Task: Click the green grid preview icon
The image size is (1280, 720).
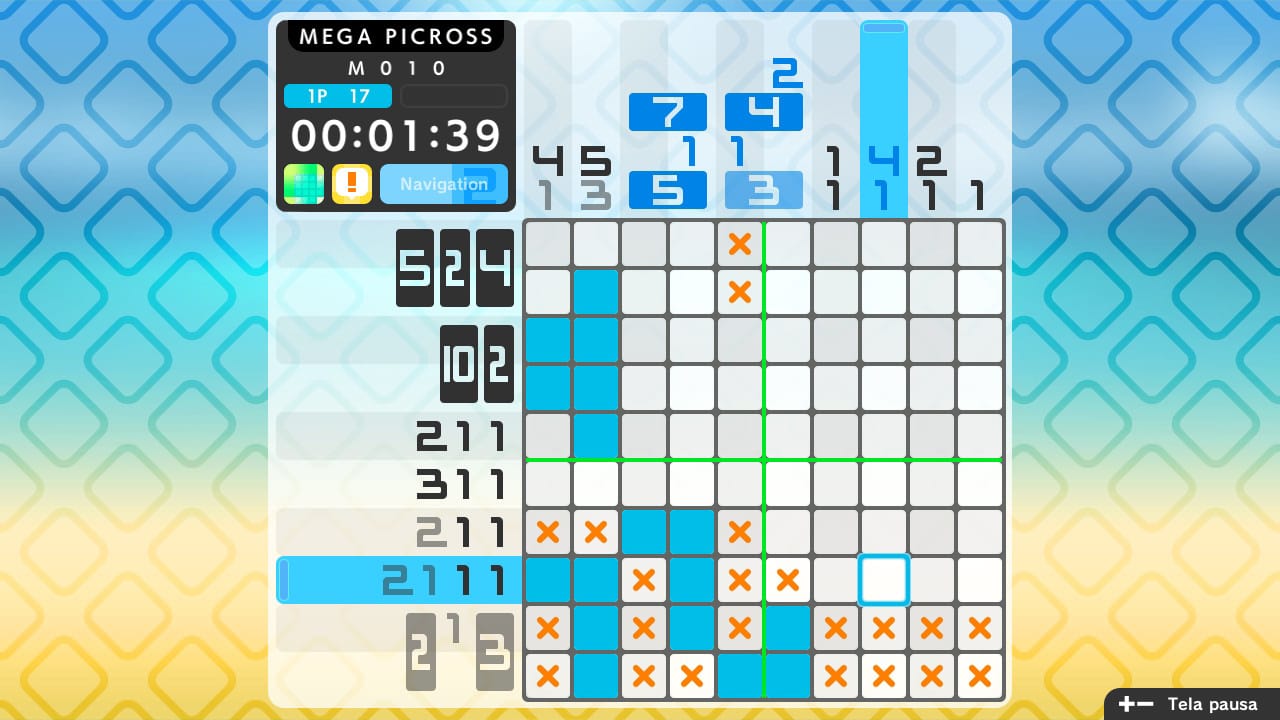Action: [x=302, y=184]
